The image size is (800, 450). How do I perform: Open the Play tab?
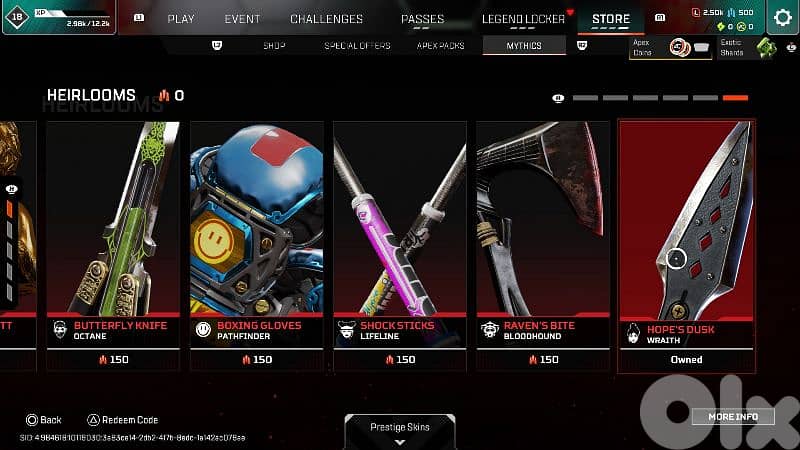(x=181, y=18)
